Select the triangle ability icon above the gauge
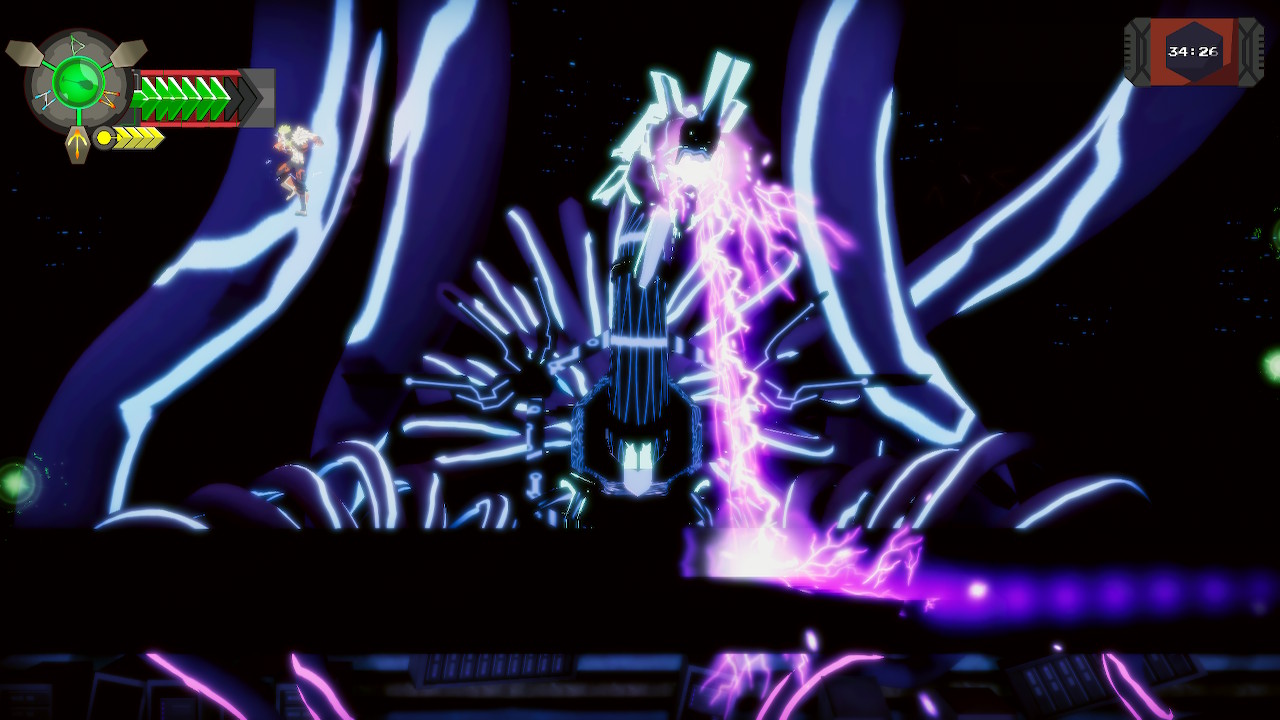The width and height of the screenshot is (1280, 720). (x=75, y=45)
